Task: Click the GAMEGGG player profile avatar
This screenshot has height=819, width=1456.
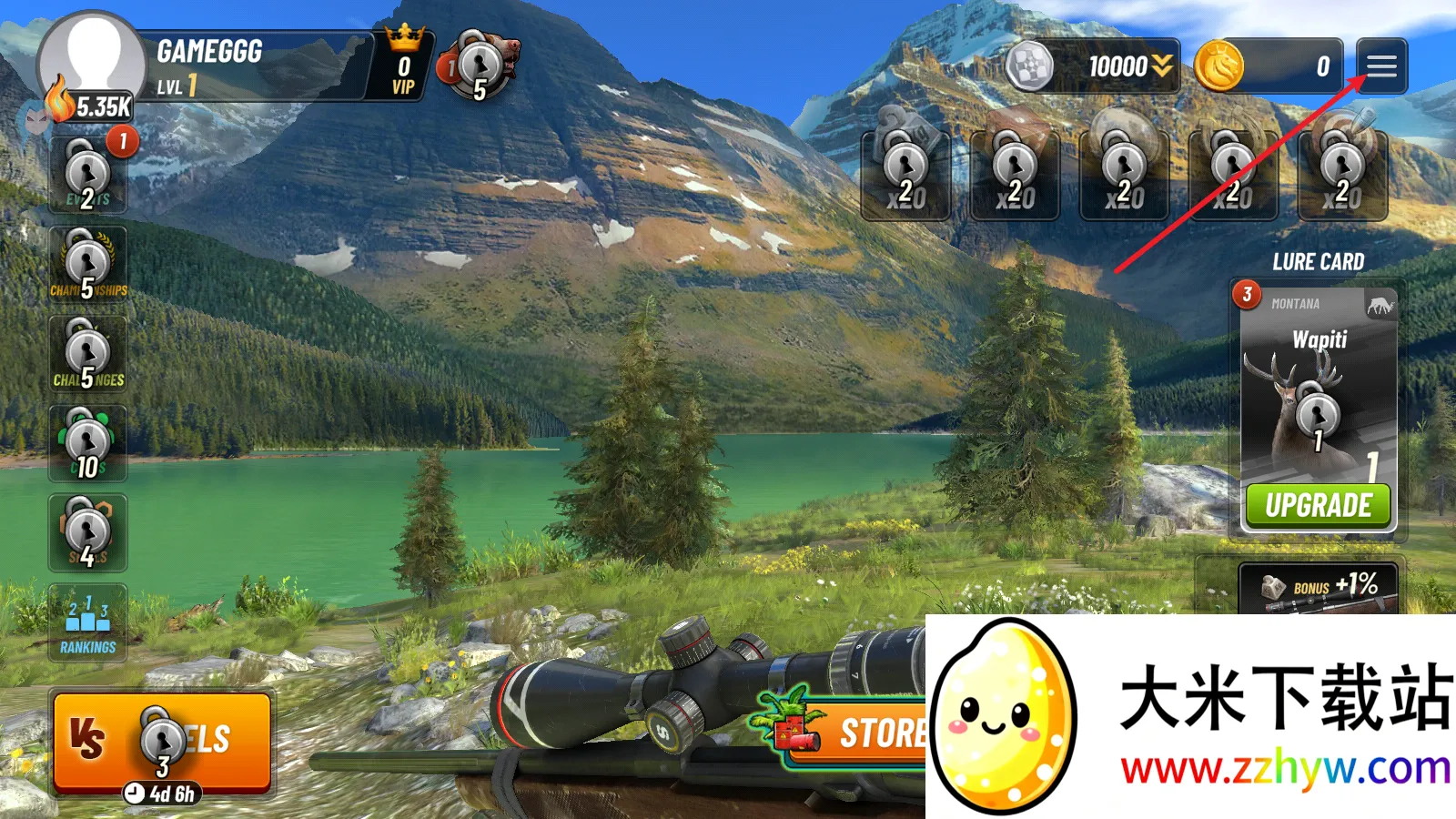Action: pos(93,62)
